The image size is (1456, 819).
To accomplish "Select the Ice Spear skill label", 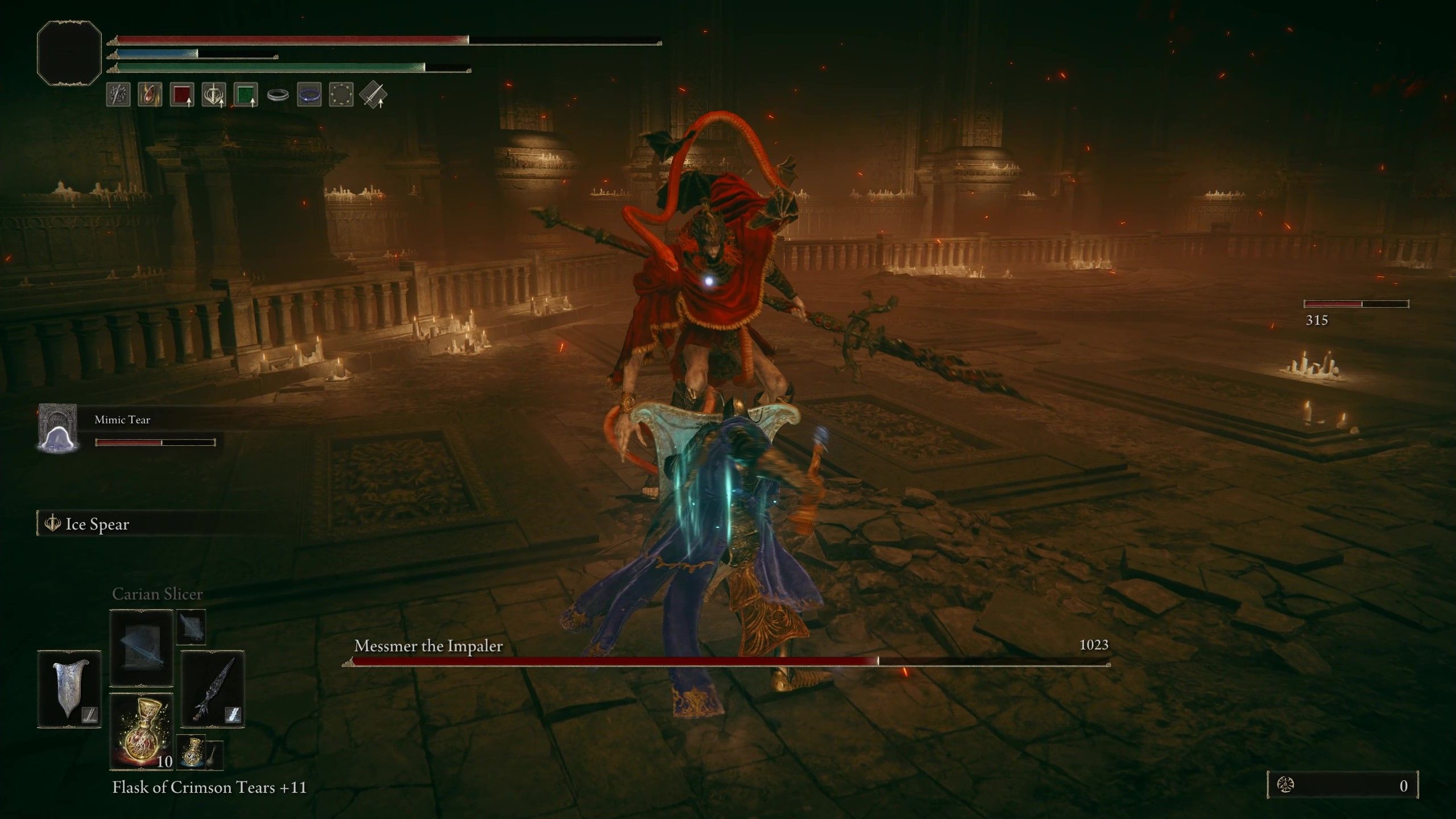I will tap(97, 524).
